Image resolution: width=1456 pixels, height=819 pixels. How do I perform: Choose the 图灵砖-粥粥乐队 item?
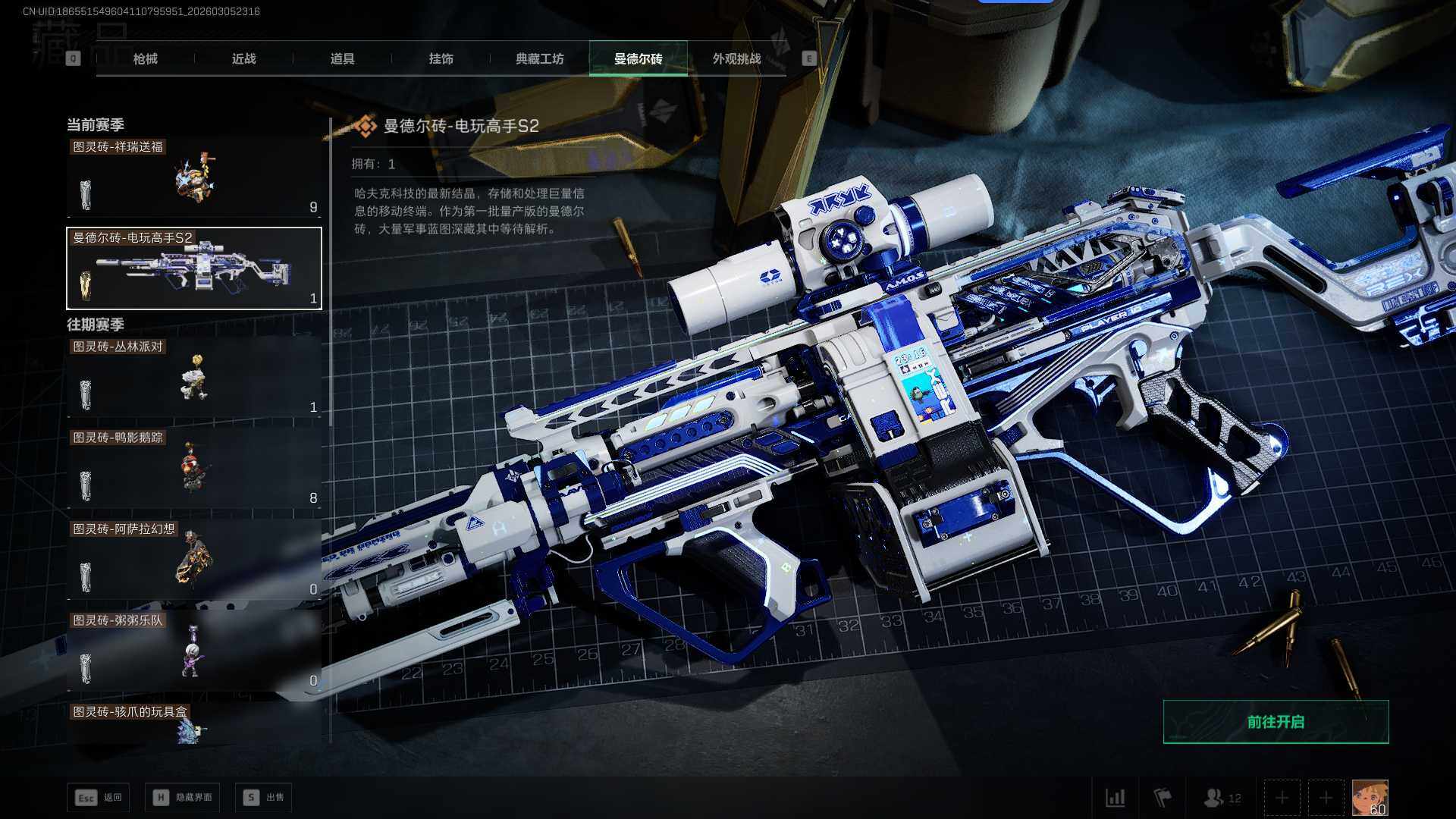(193, 651)
